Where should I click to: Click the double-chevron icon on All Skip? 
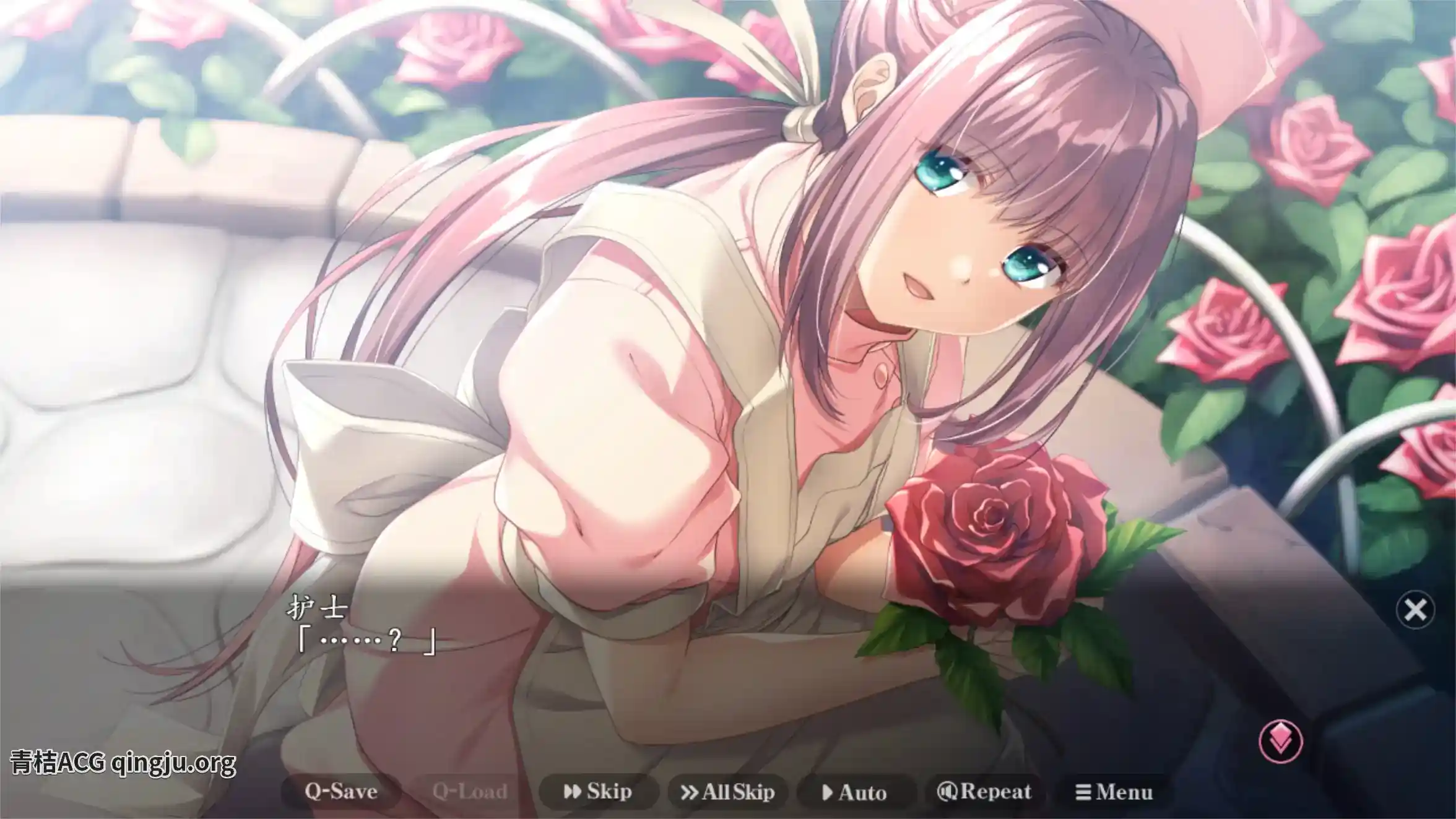click(x=689, y=791)
